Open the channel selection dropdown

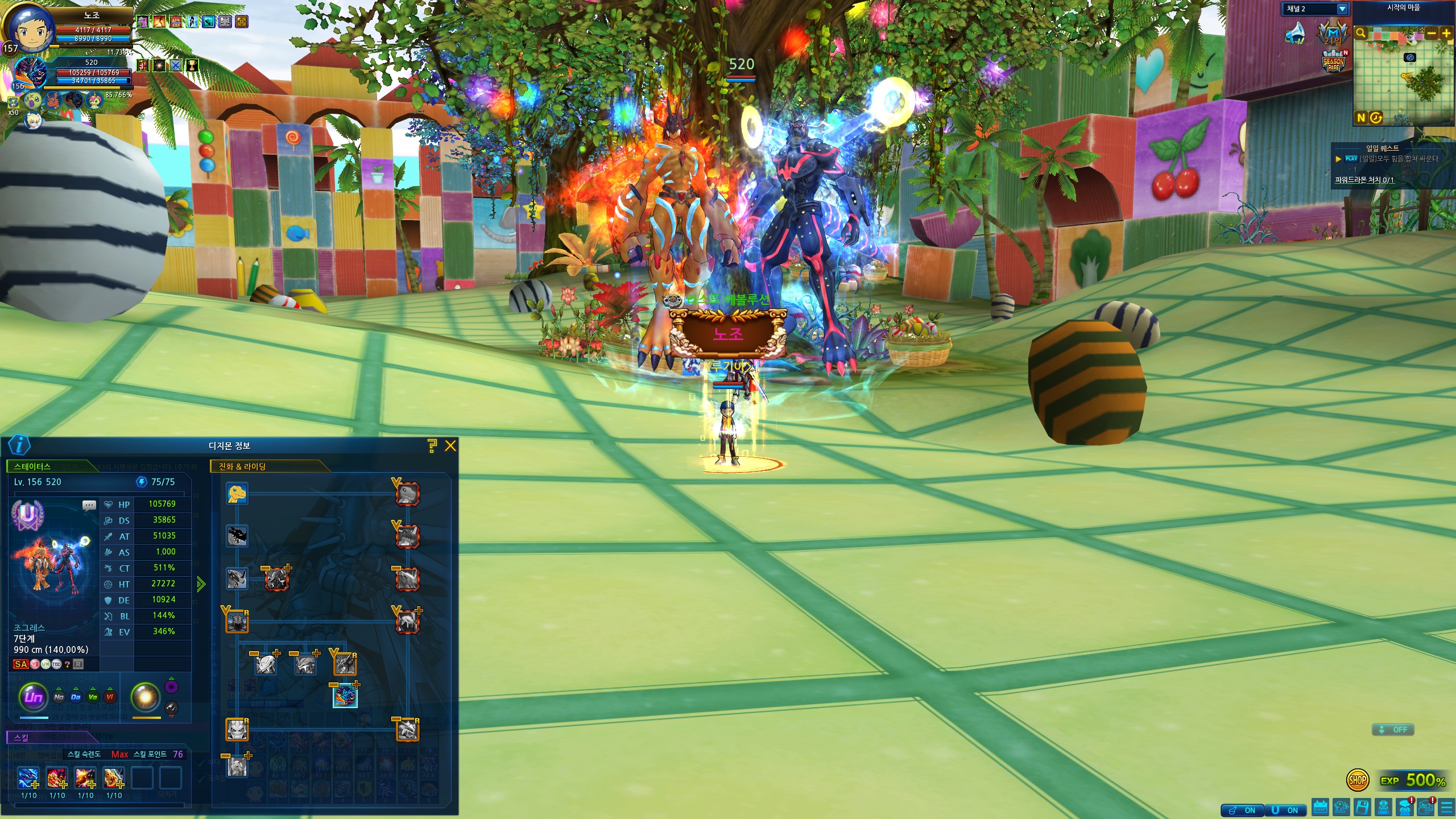(1342, 9)
